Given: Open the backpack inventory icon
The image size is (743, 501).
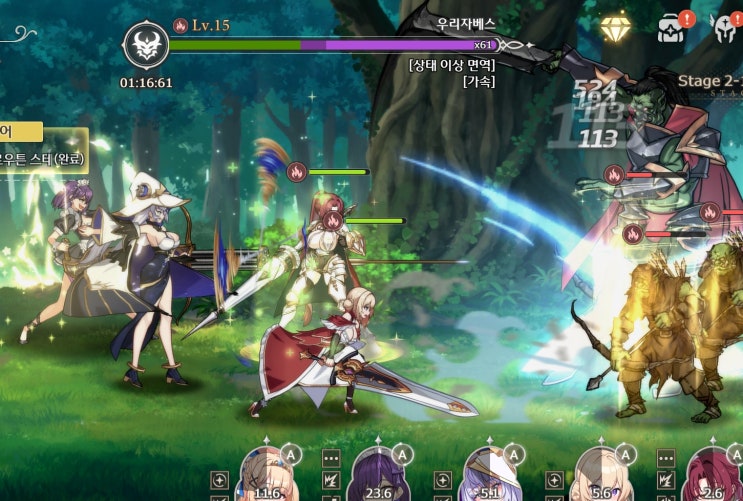Looking at the screenshot, I should pos(670,29).
